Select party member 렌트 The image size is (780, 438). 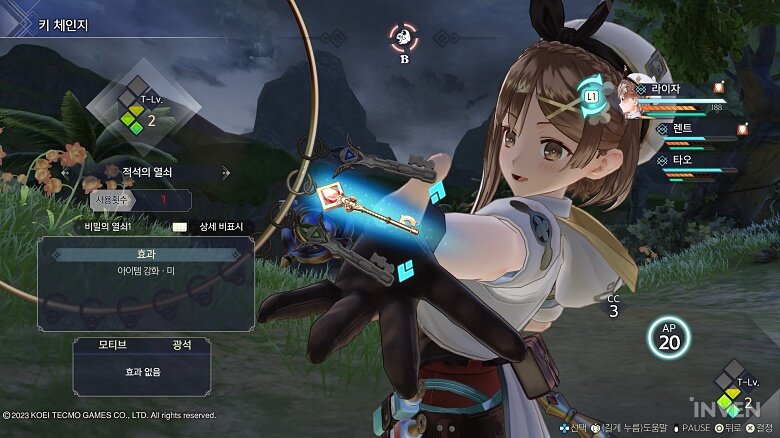(682, 128)
